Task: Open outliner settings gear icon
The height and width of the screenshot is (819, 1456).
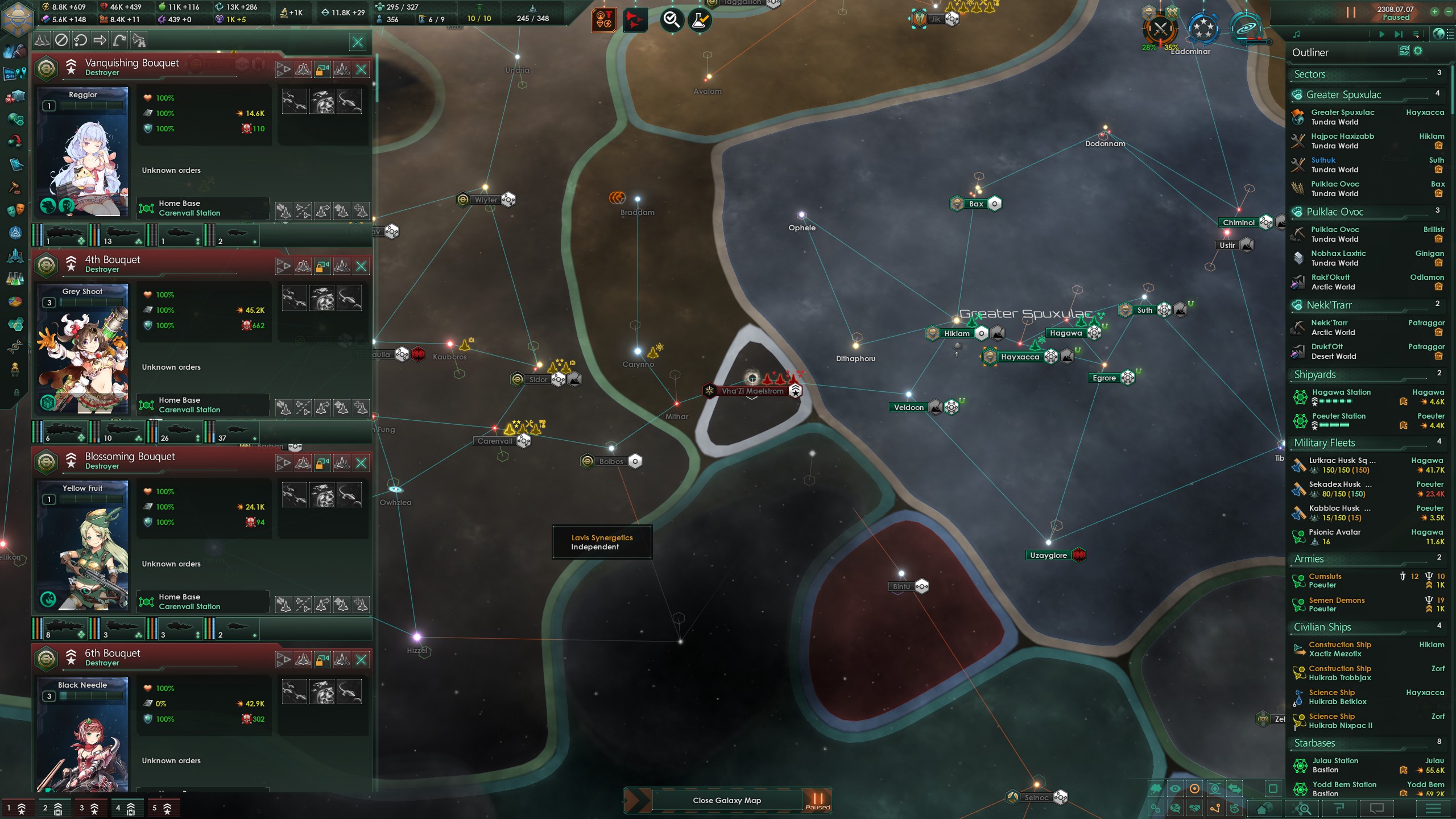Action: 1418,51
